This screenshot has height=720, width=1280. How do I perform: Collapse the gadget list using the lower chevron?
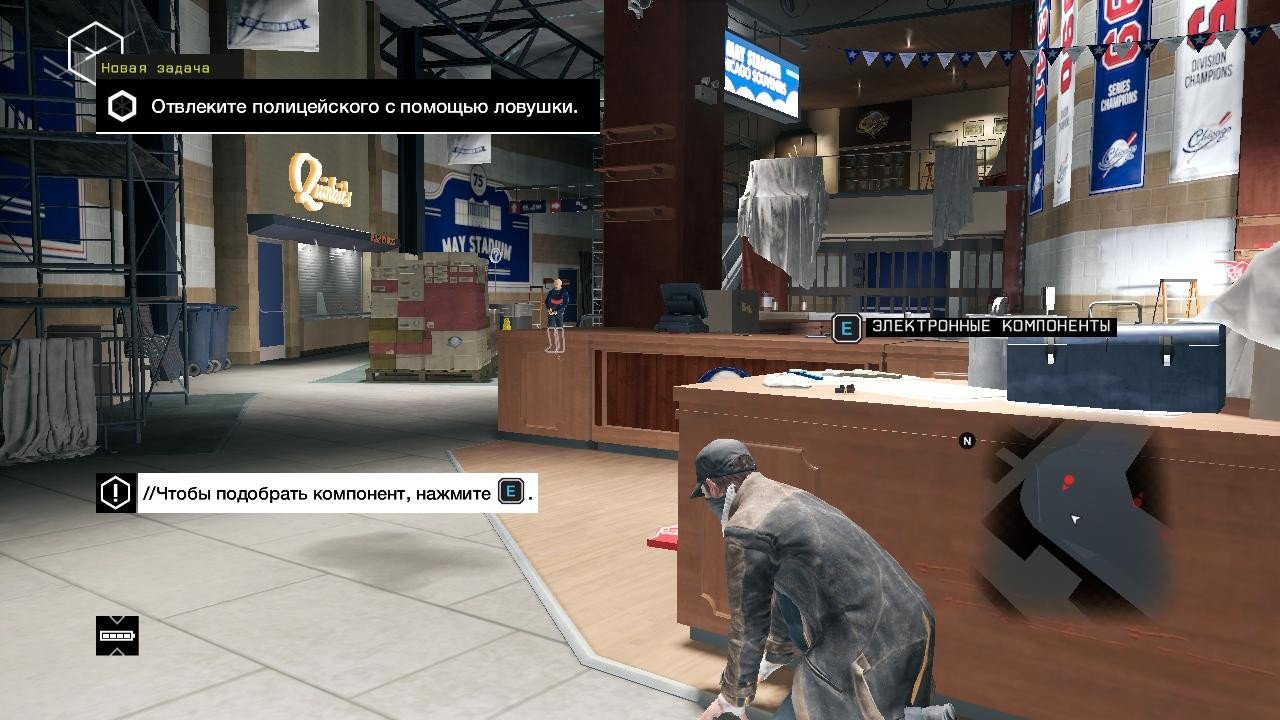[117, 652]
